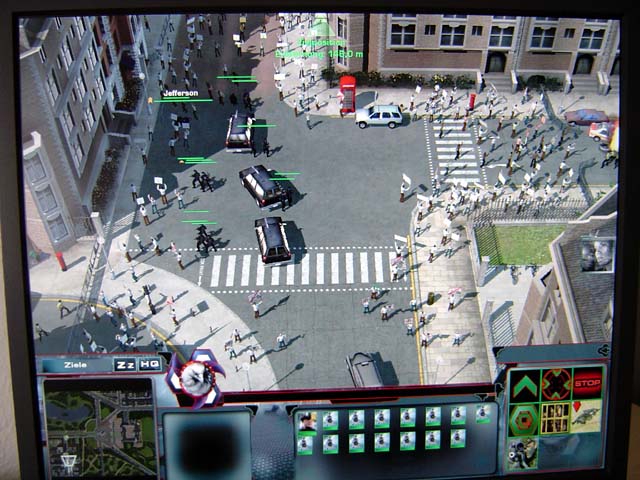This screenshot has height=480, width=640.
Task: Choose the green hexagon command icon
Action: (524, 419)
